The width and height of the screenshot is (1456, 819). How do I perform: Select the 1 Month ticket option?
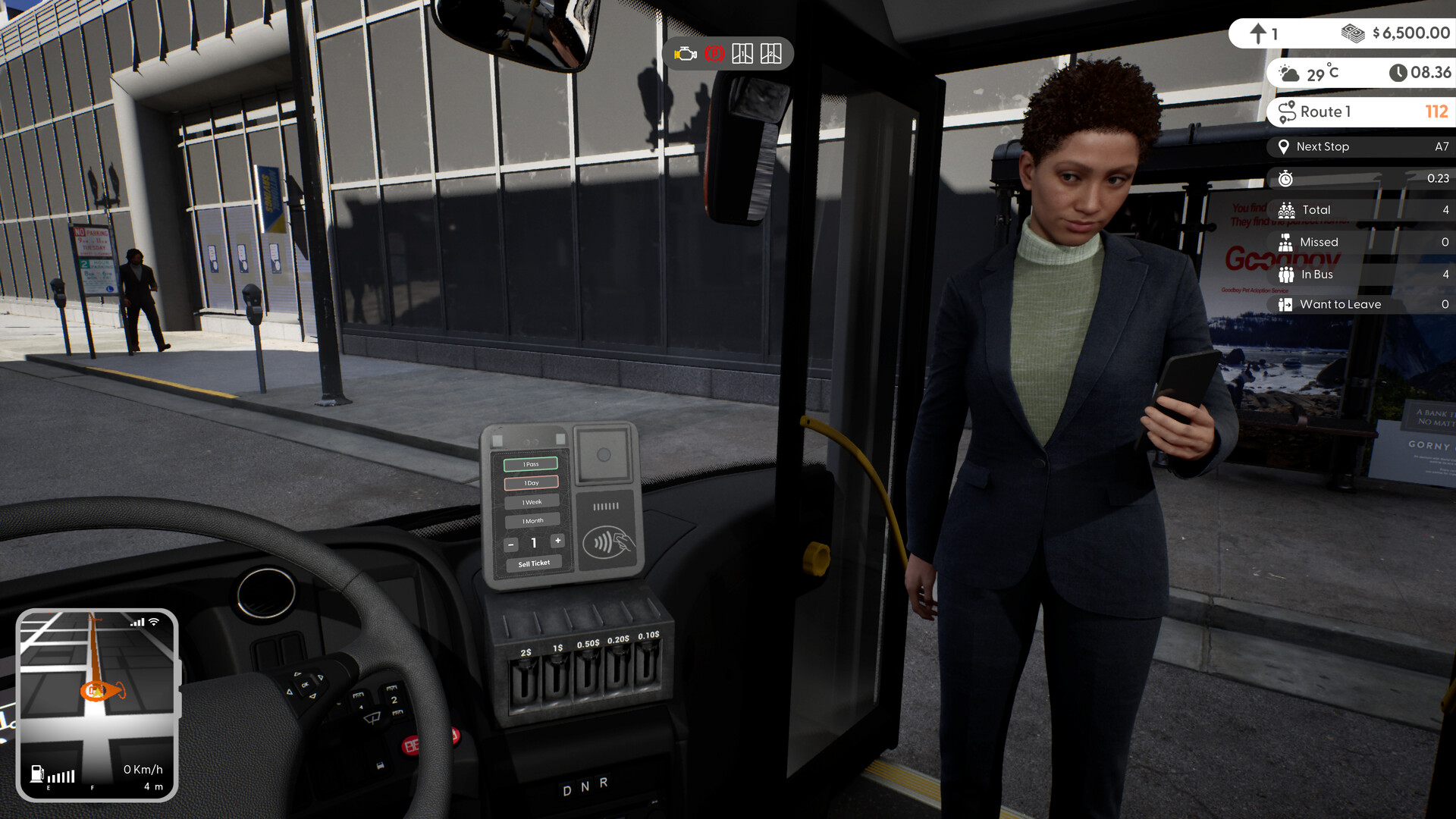click(532, 520)
